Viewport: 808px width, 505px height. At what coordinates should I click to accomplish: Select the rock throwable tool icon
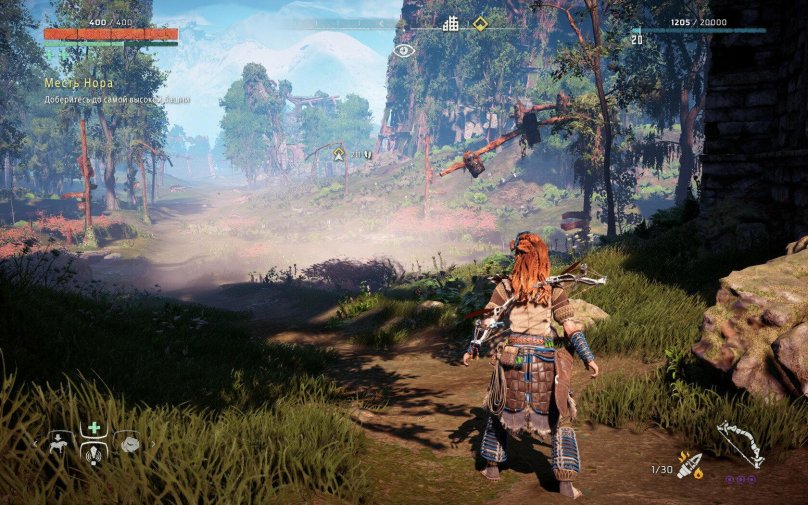[128, 442]
